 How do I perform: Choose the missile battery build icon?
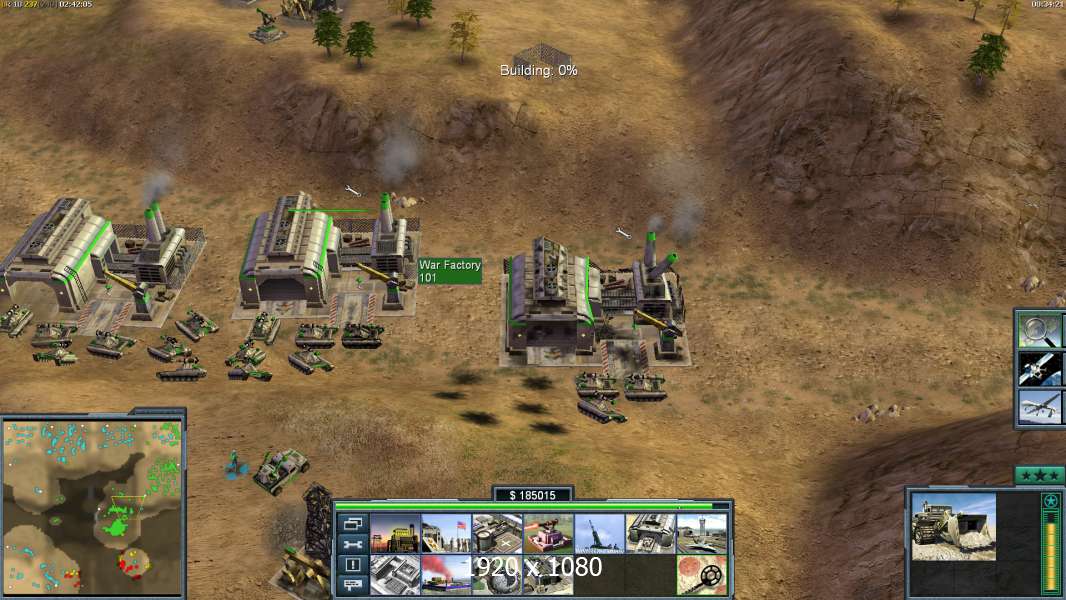[600, 534]
